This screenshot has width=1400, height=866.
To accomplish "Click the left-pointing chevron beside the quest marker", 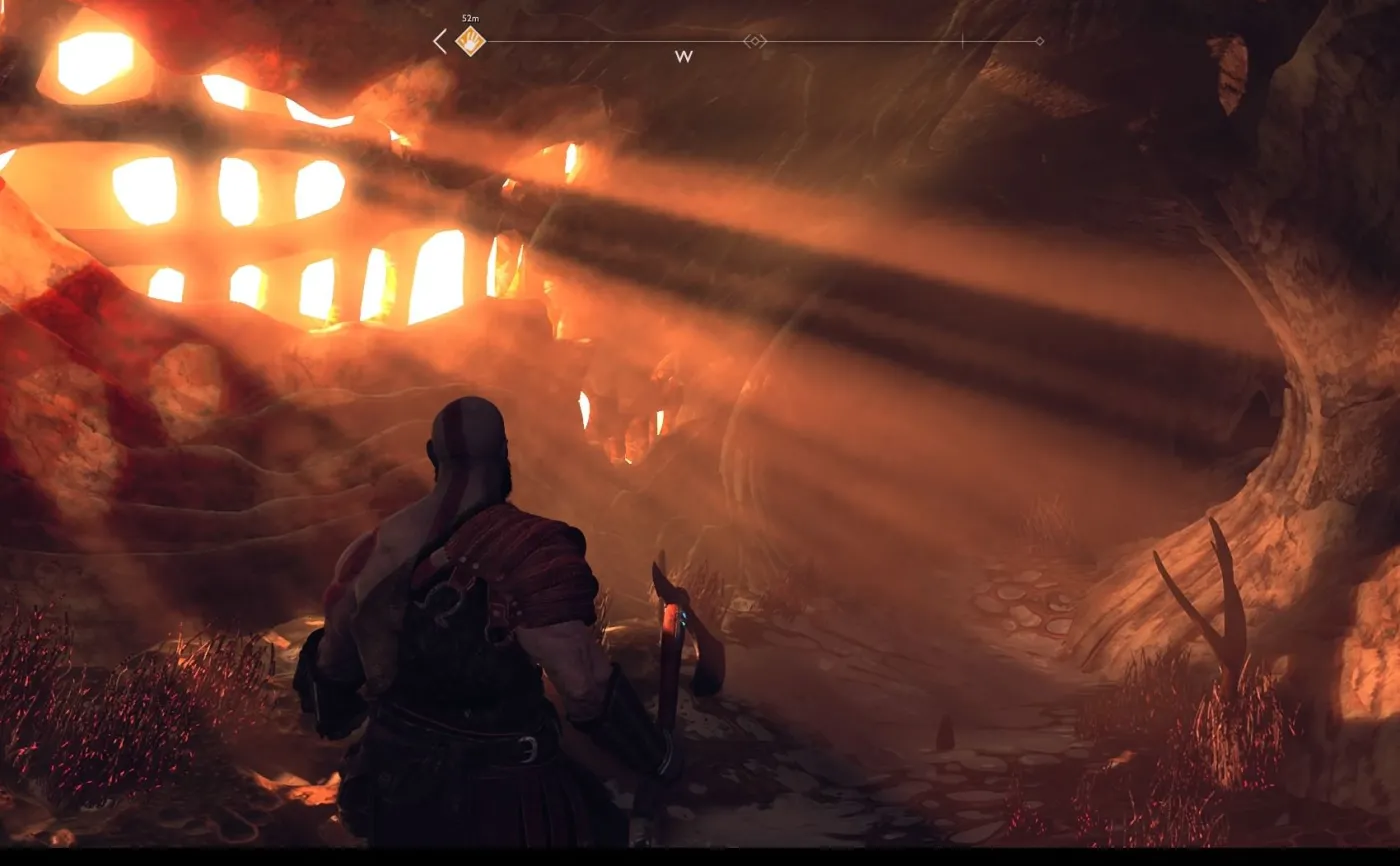I will pos(438,40).
